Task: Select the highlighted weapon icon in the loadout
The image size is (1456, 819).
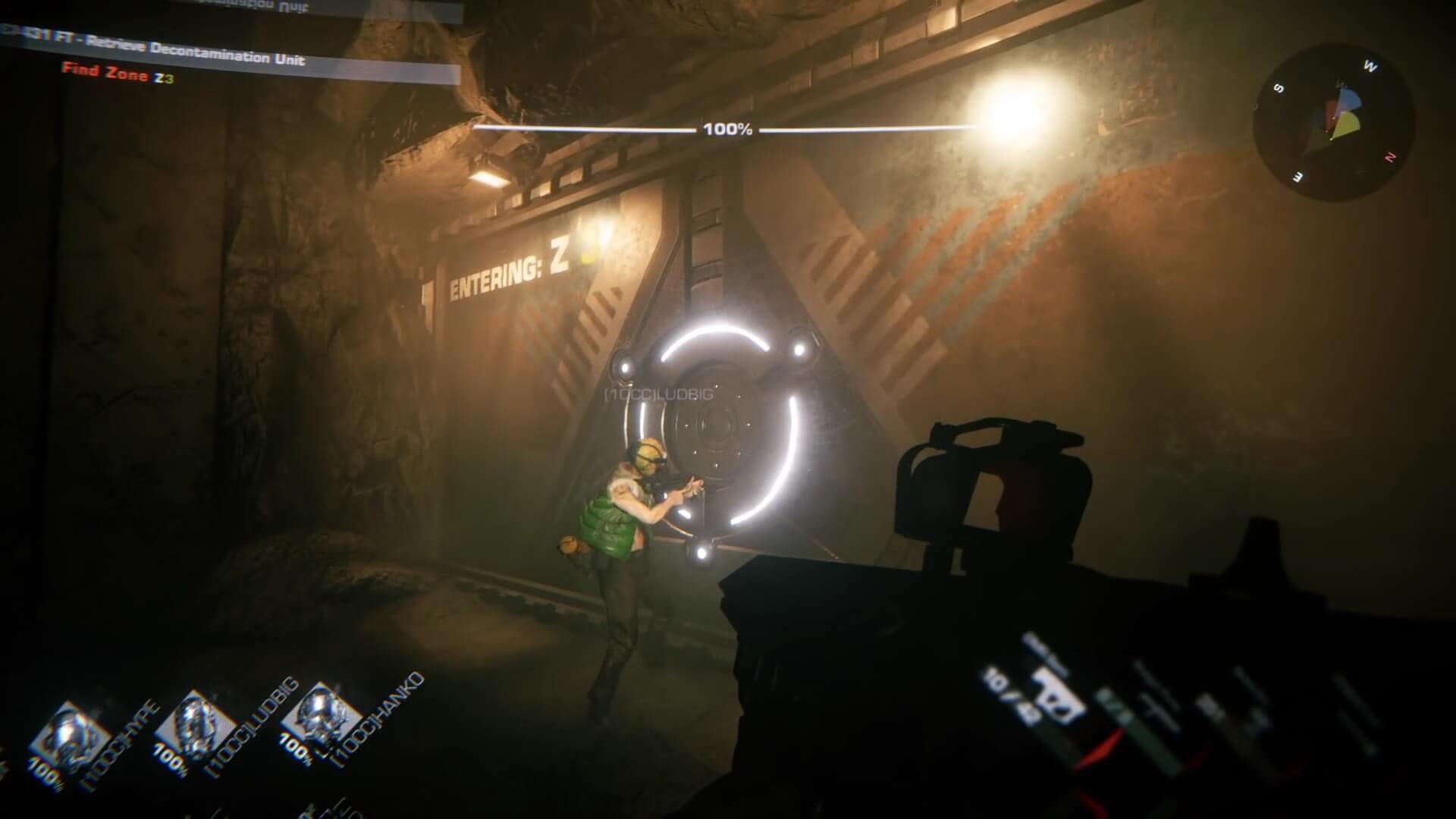Action: [1059, 700]
